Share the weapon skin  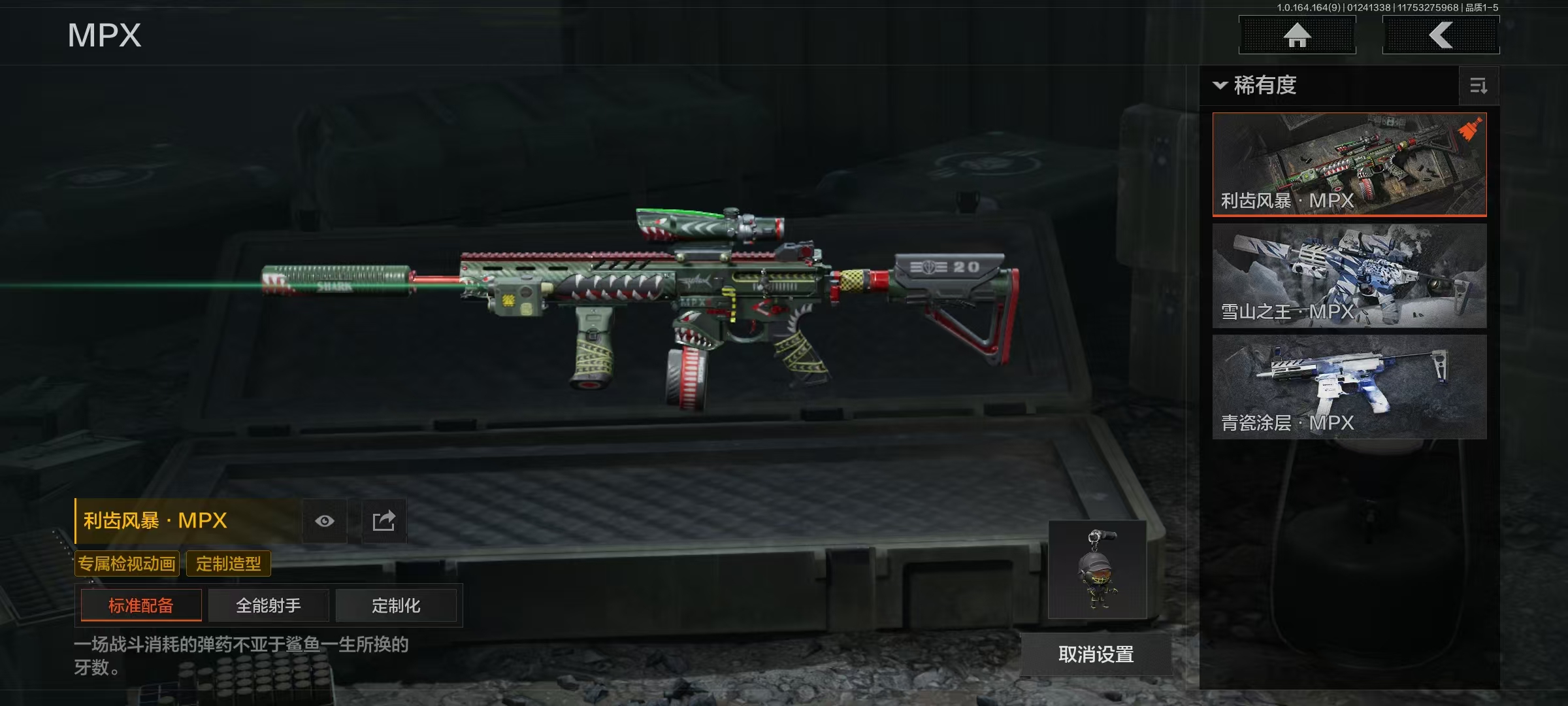pyautogui.click(x=384, y=521)
